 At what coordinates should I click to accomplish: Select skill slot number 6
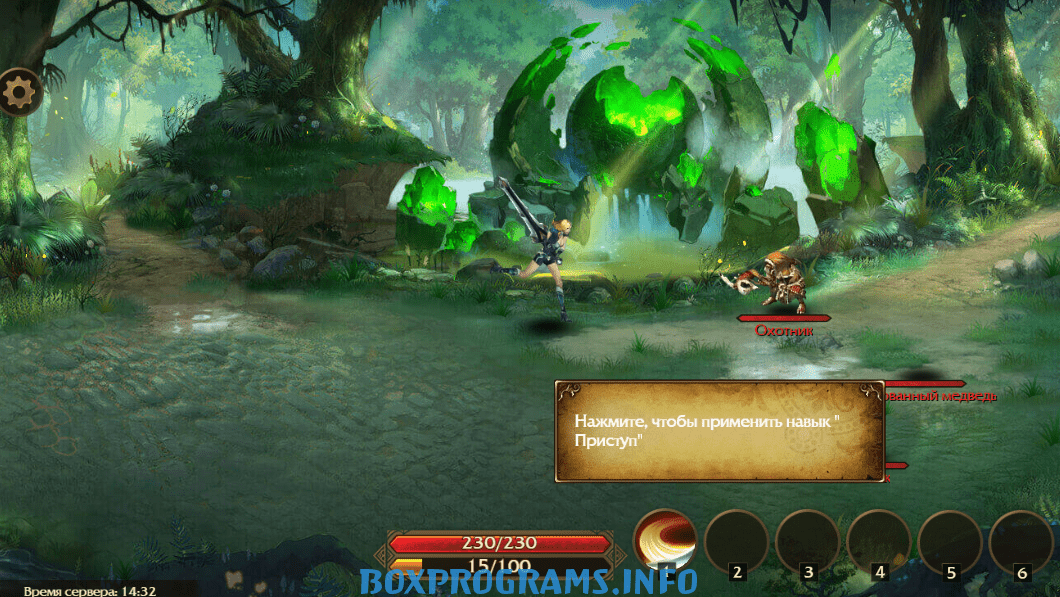[x=1020, y=543]
